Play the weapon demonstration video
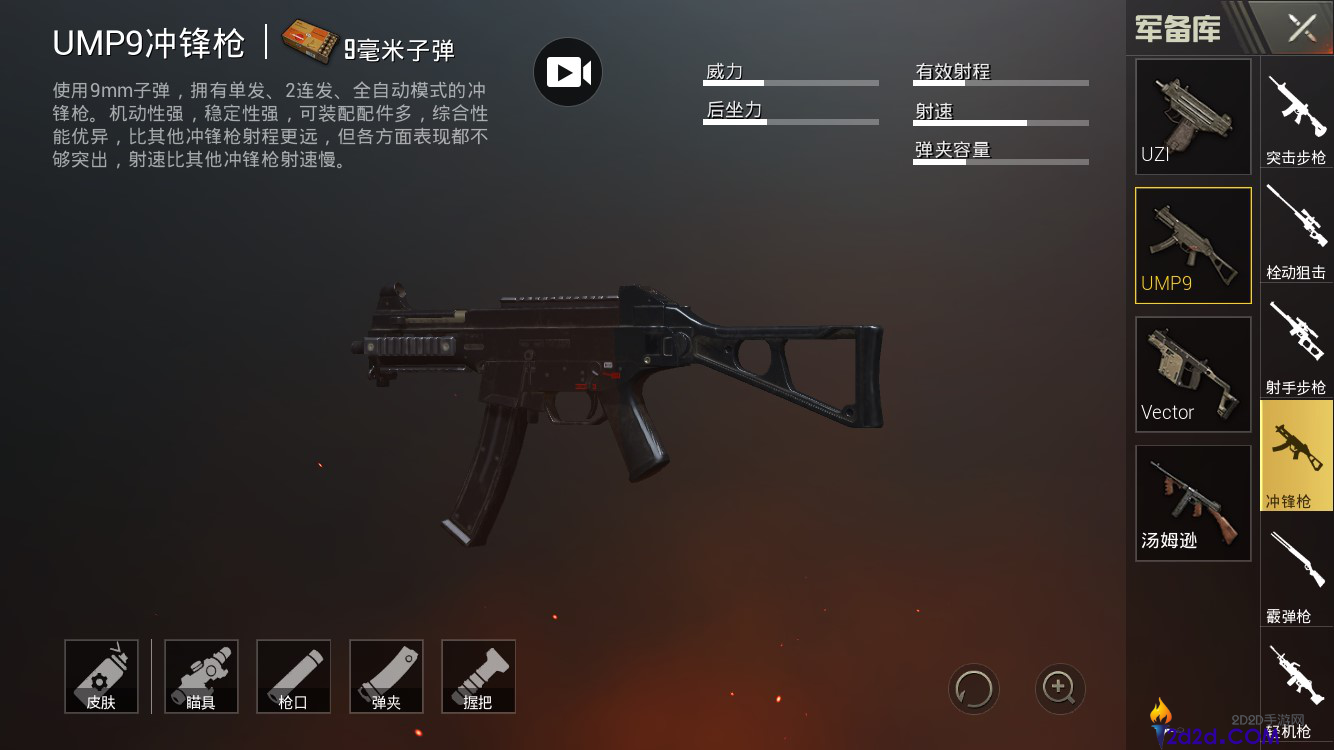Image resolution: width=1334 pixels, height=750 pixels. coord(568,72)
